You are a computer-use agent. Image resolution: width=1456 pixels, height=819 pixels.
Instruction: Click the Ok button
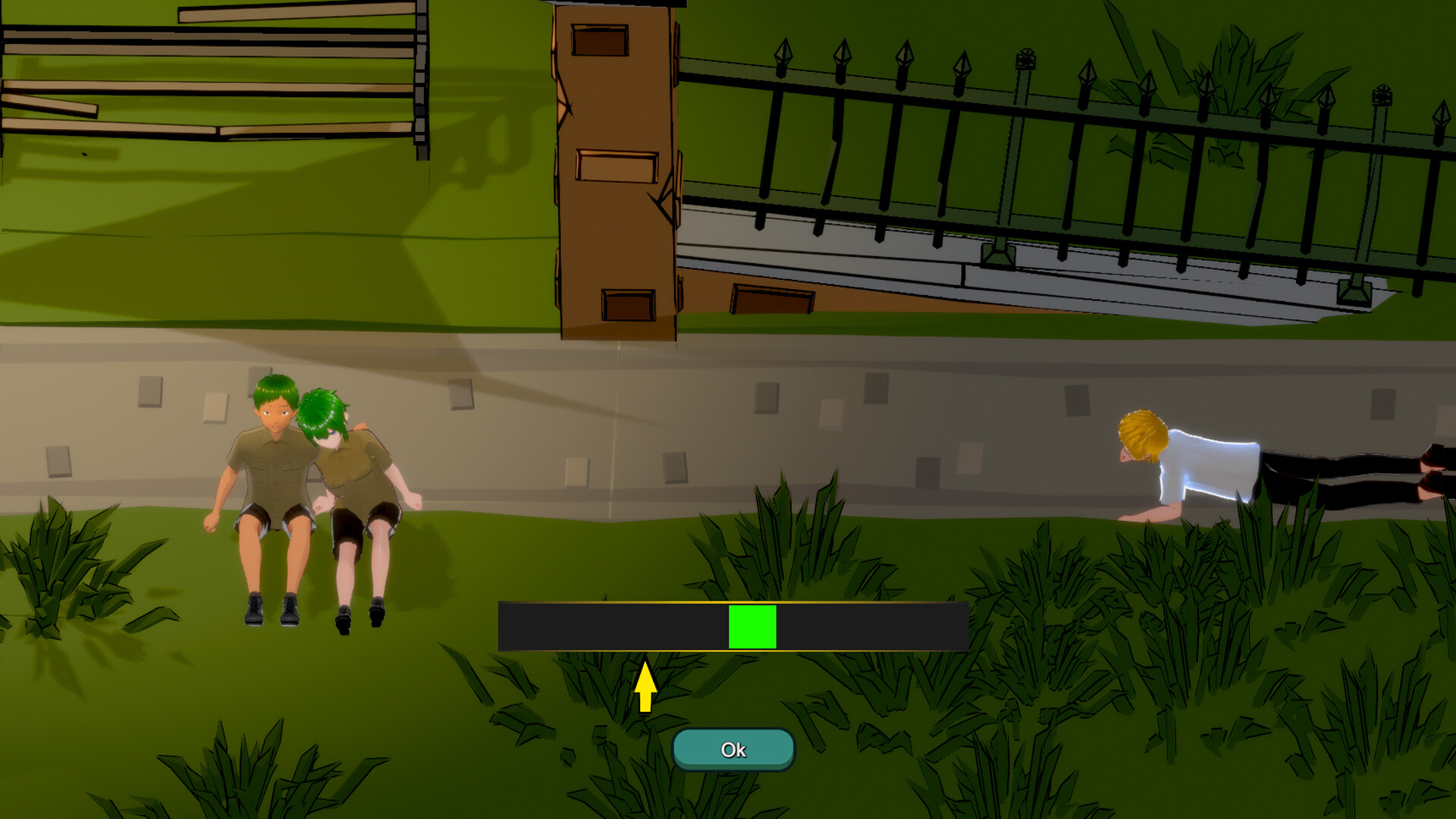(x=733, y=749)
